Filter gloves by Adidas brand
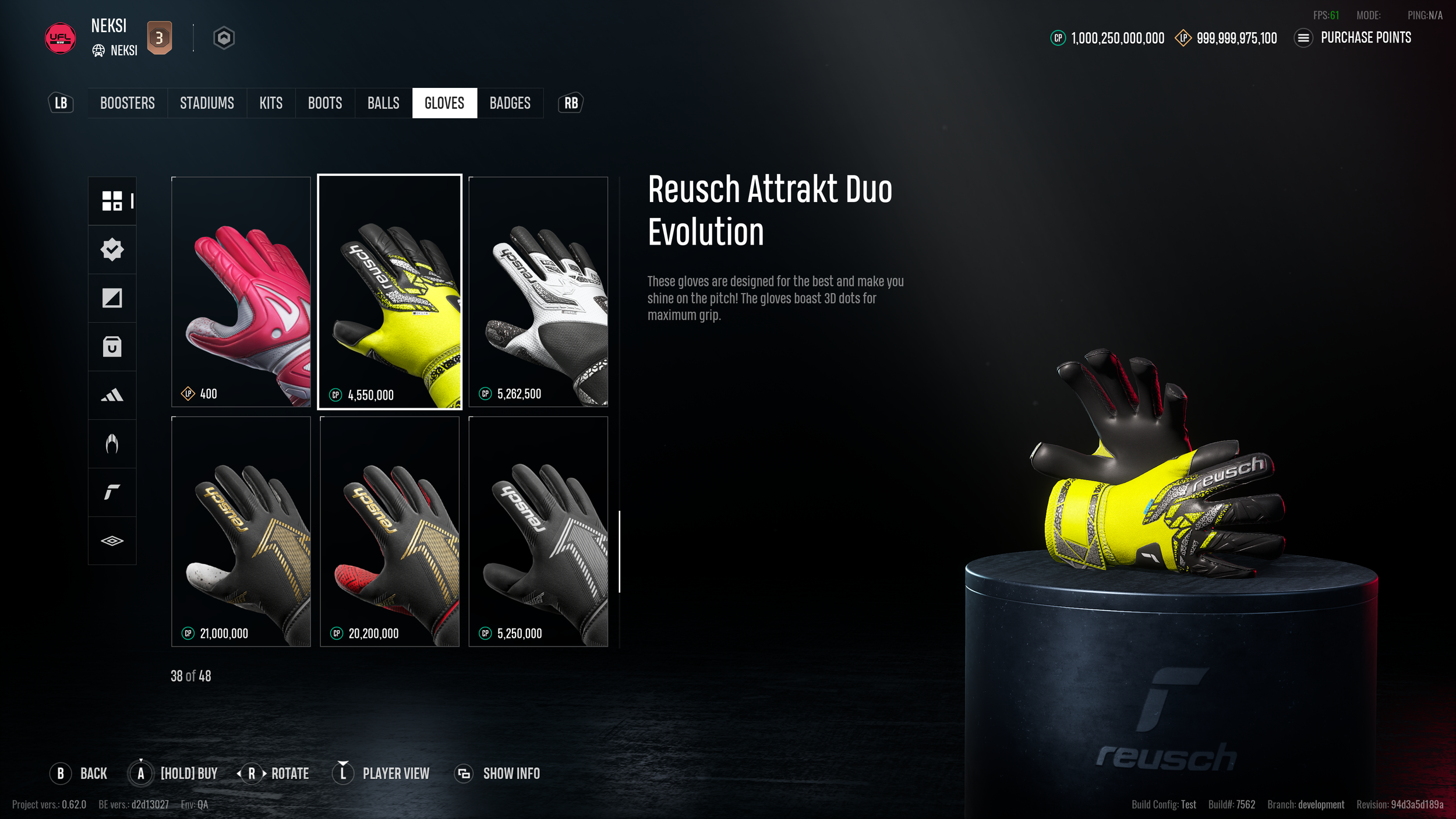Image resolution: width=1456 pixels, height=819 pixels. [x=112, y=396]
